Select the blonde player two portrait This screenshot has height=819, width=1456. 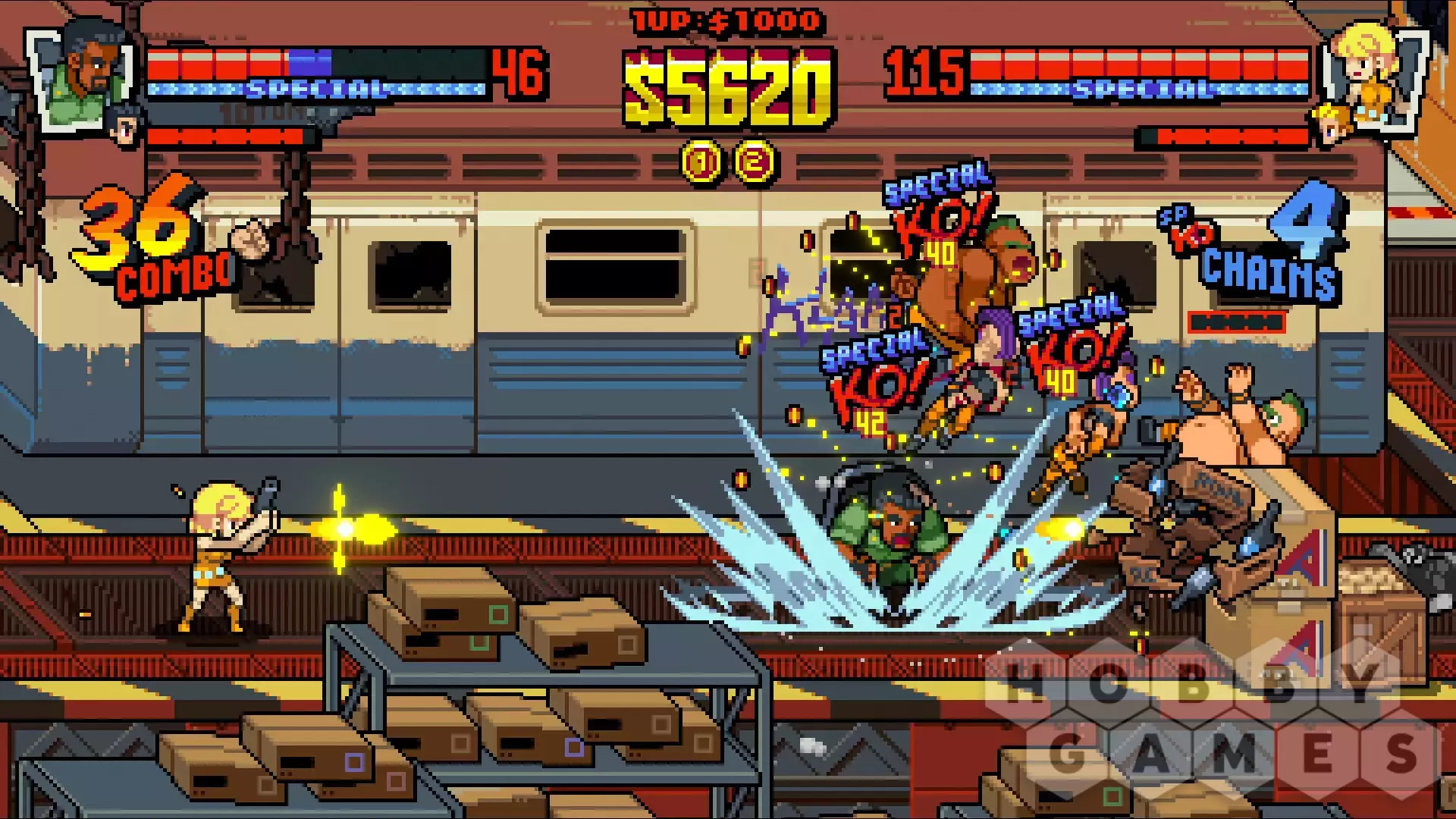tap(1370, 68)
